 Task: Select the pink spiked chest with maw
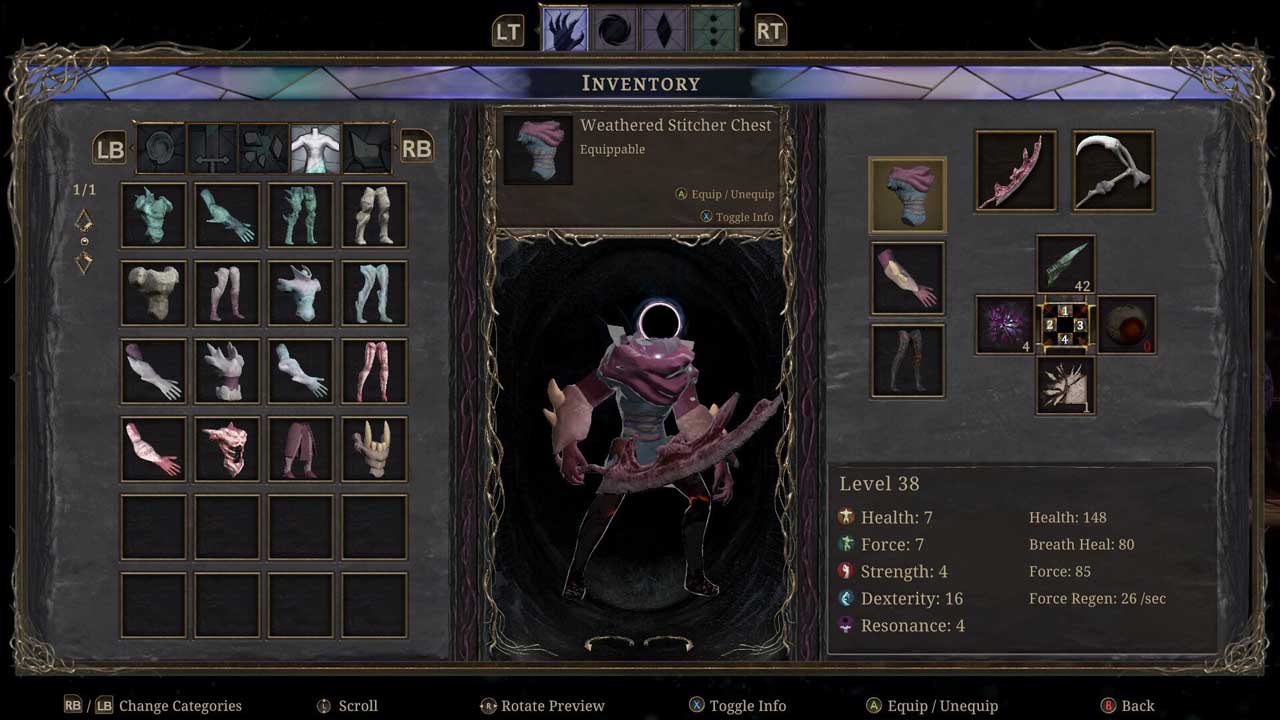228,449
